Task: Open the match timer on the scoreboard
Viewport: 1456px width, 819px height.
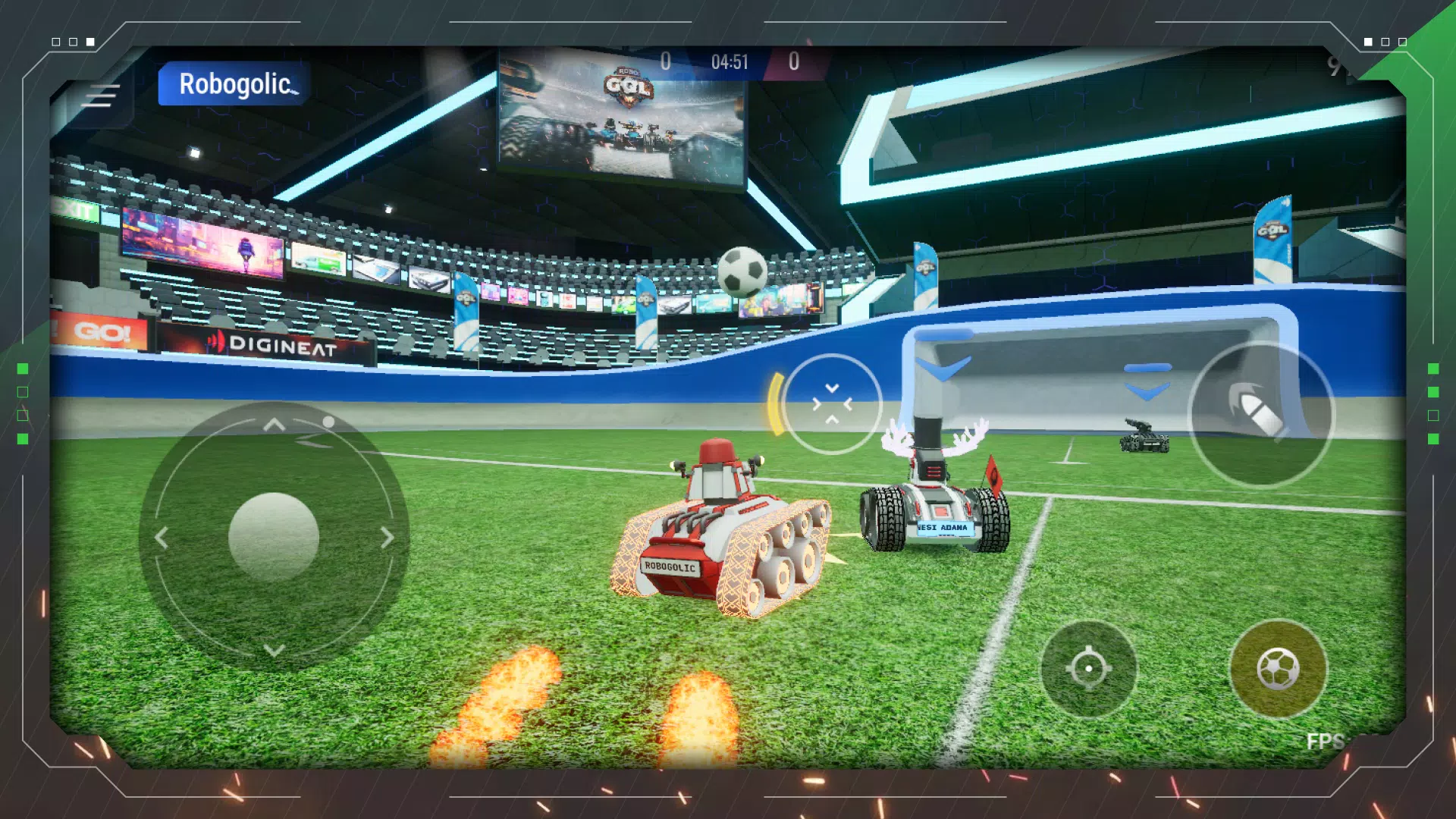Action: click(730, 62)
